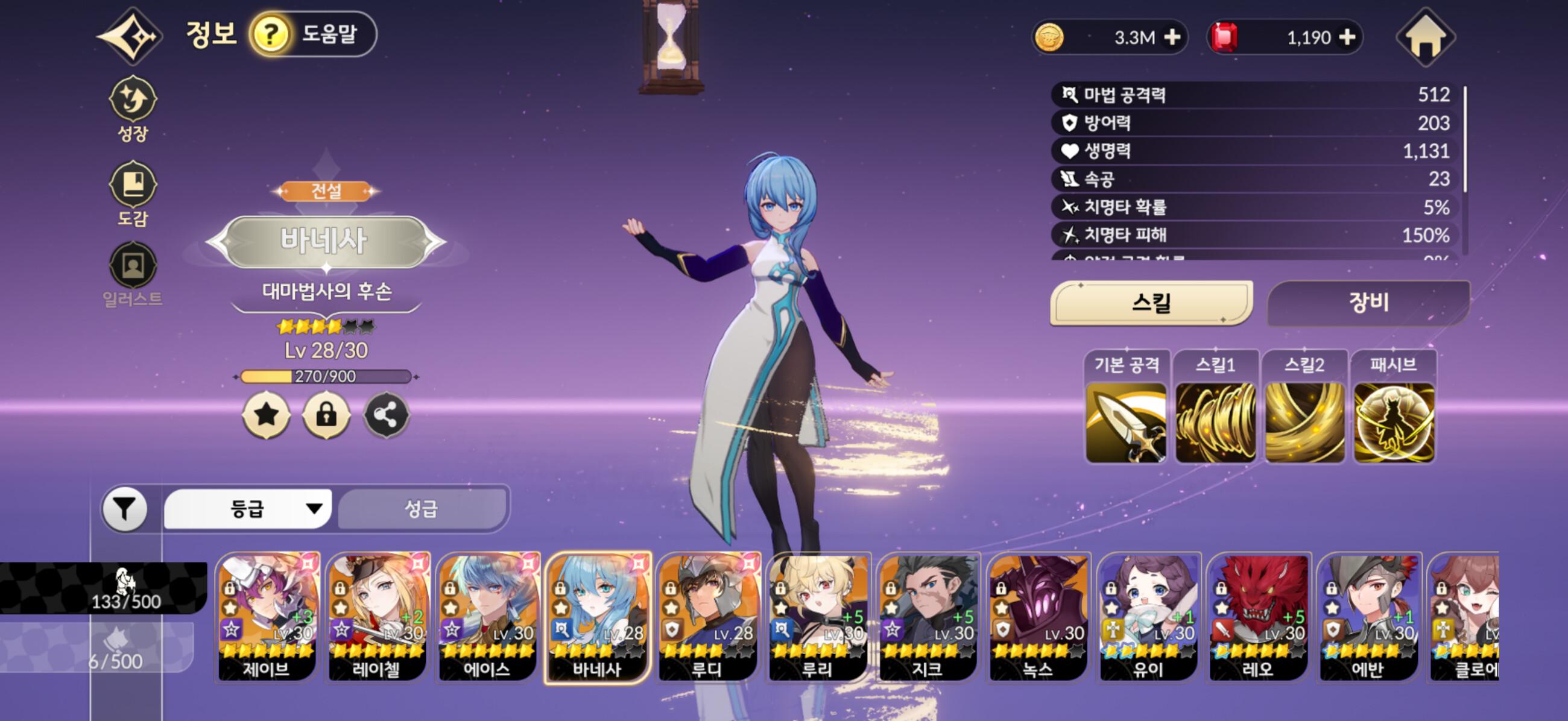Open the 일러스트 illustration menu
Screen dimensions: 1568x721
tap(133, 274)
